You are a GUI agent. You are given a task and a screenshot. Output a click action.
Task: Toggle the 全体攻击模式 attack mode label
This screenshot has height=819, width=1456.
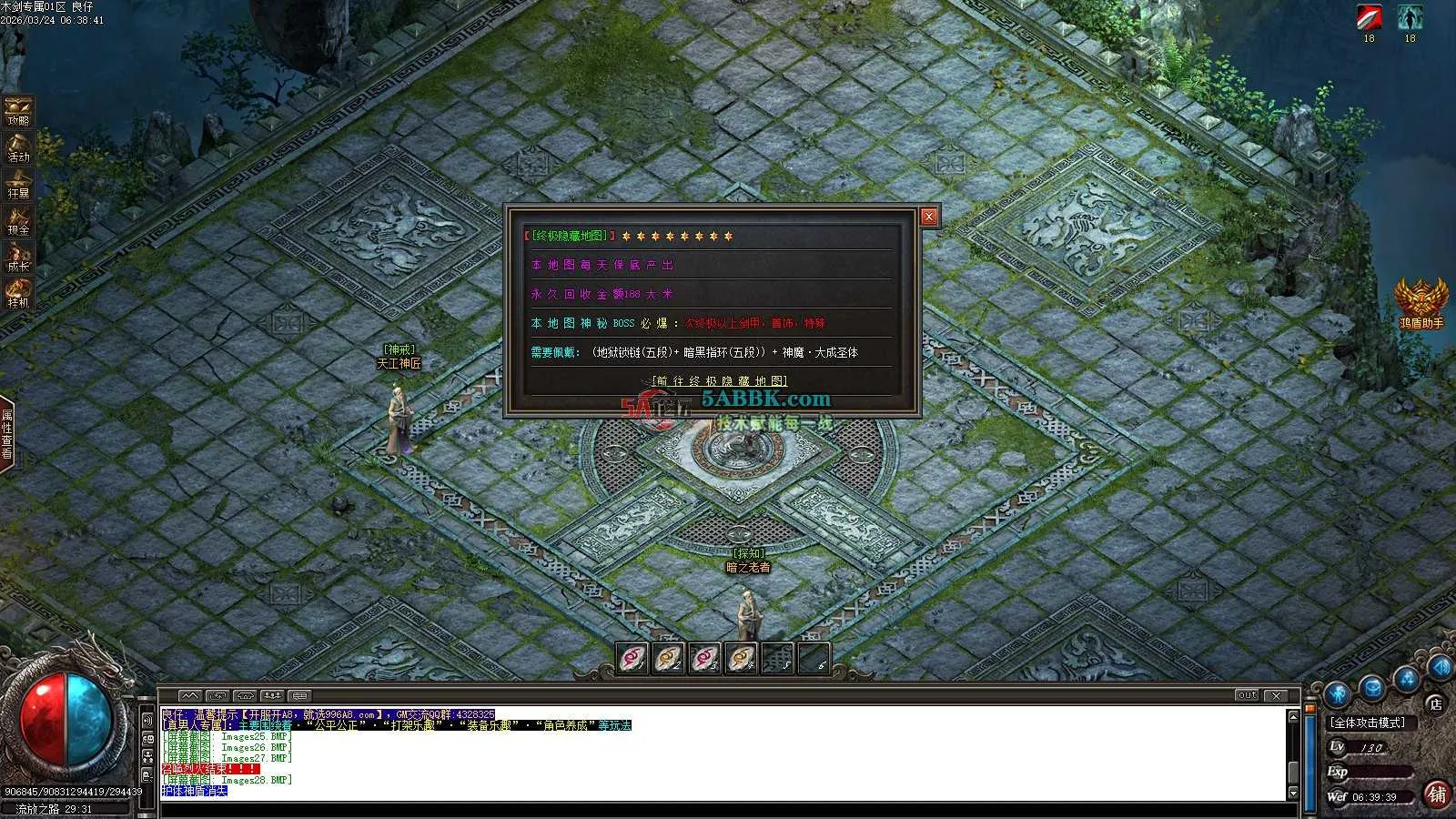point(1368,723)
